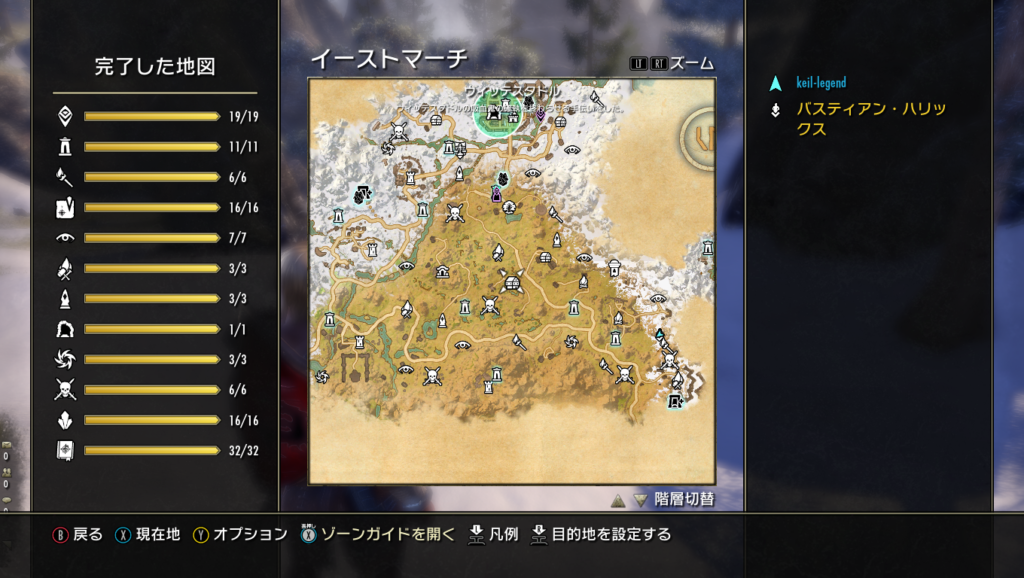
Task: Select keil-legend in the map legend list
Action: (x=821, y=83)
